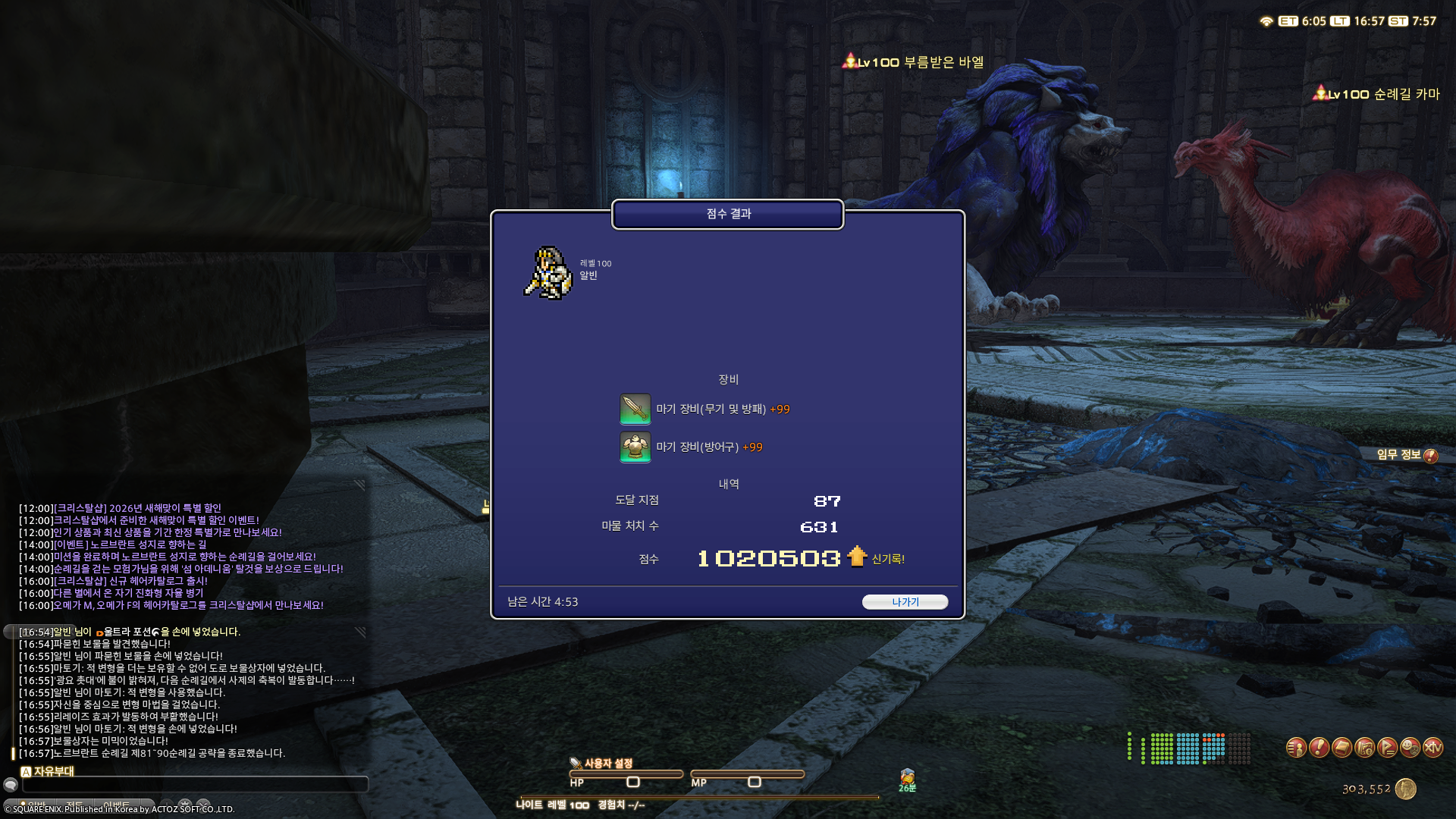Image resolution: width=1456 pixels, height=819 pixels.
Task: Toggle the chat bubble speech mode icon
Action: tap(11, 783)
